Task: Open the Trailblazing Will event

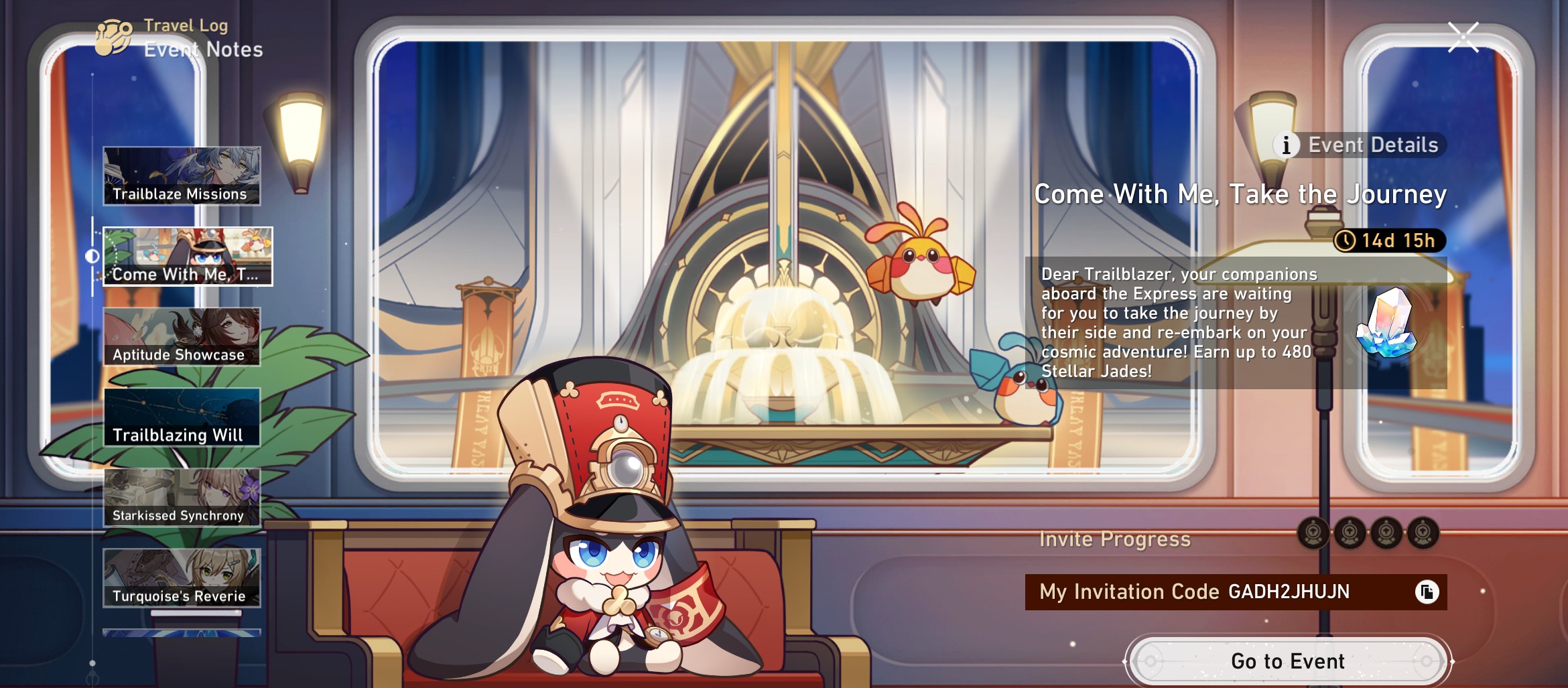Action: (x=182, y=417)
